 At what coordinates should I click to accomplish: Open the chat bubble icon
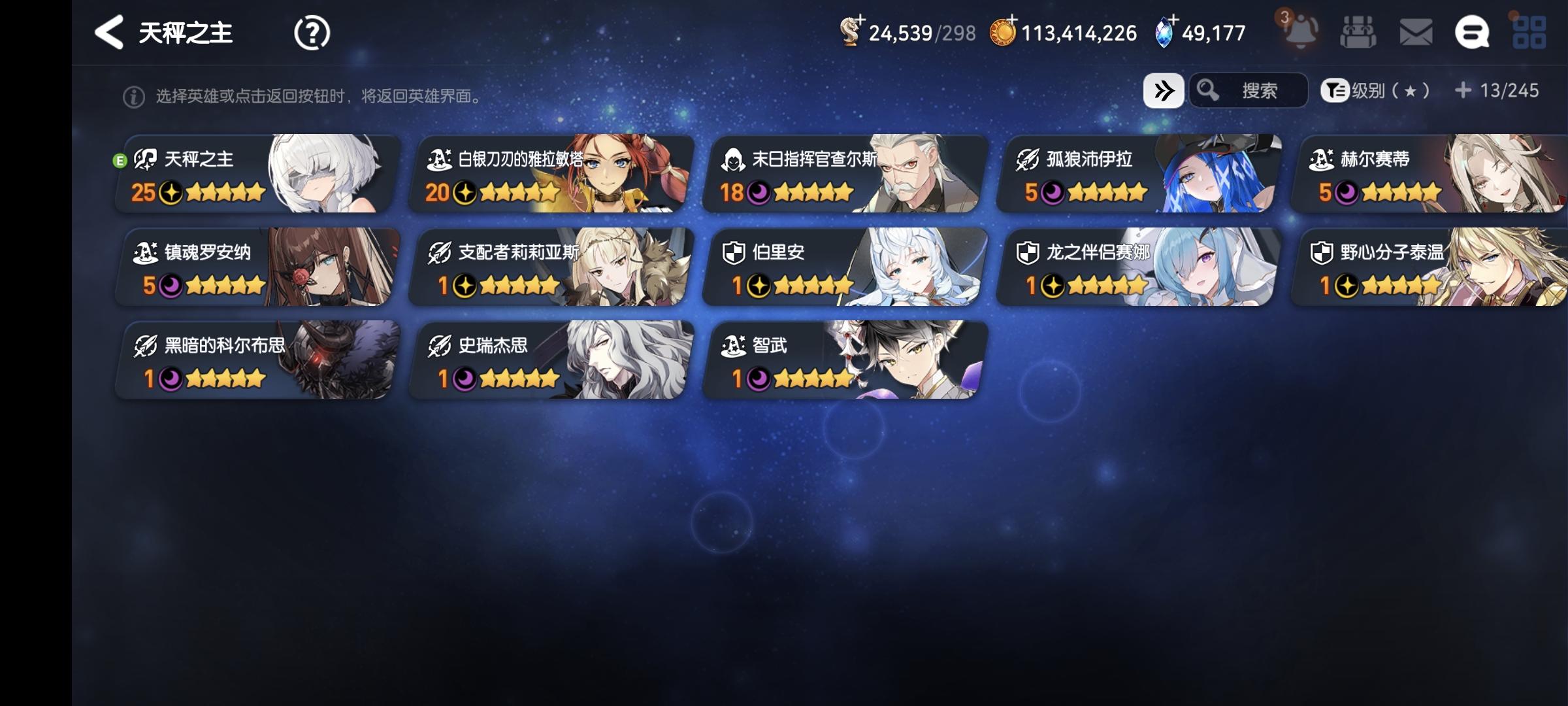1473,31
